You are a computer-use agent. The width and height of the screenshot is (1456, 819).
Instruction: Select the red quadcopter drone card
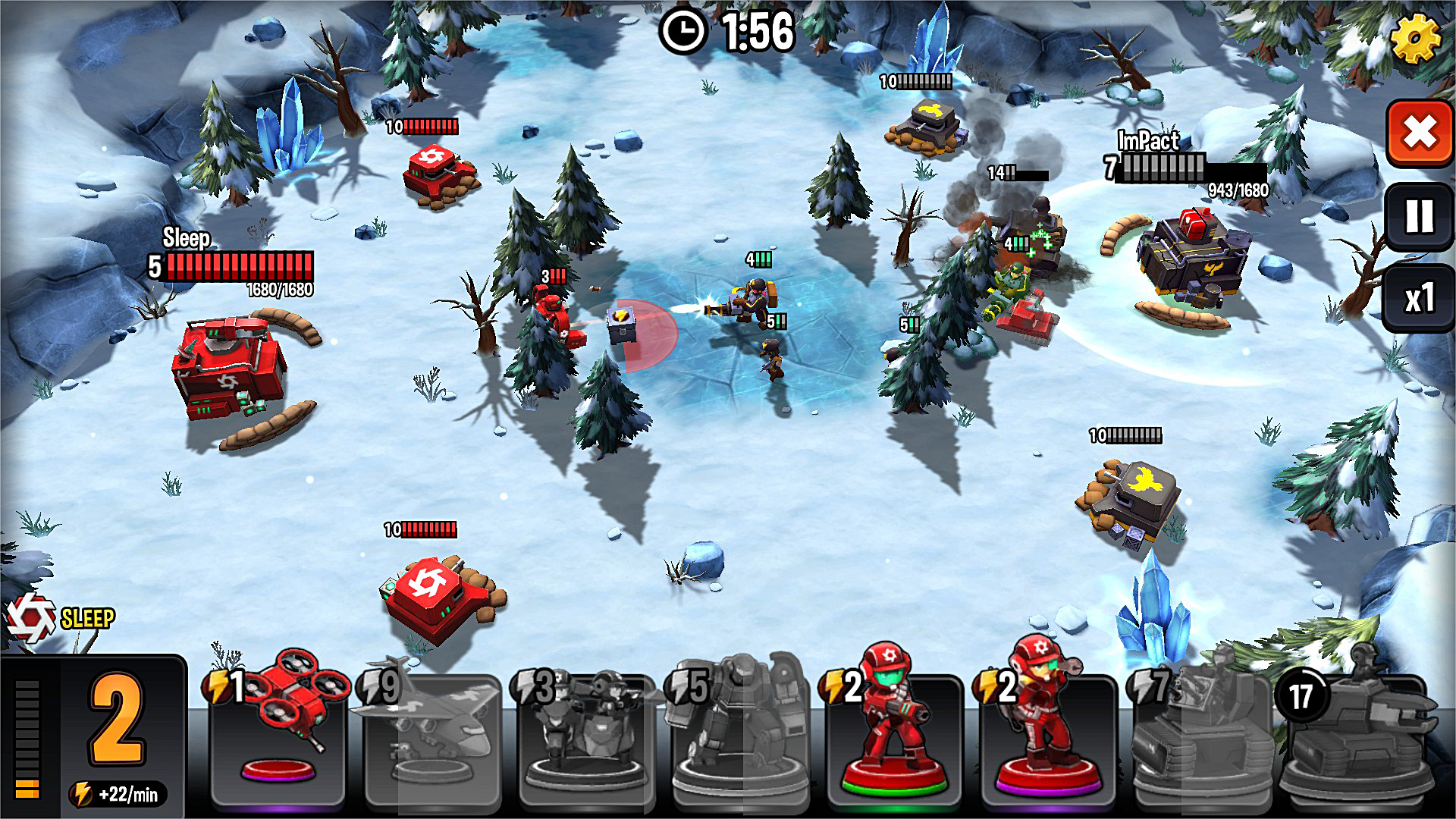point(278,732)
